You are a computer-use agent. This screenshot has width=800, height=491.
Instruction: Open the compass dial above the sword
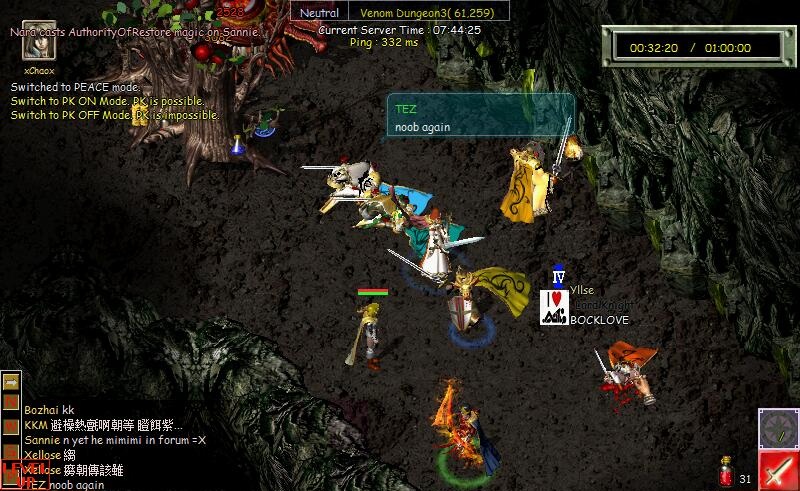(x=777, y=428)
